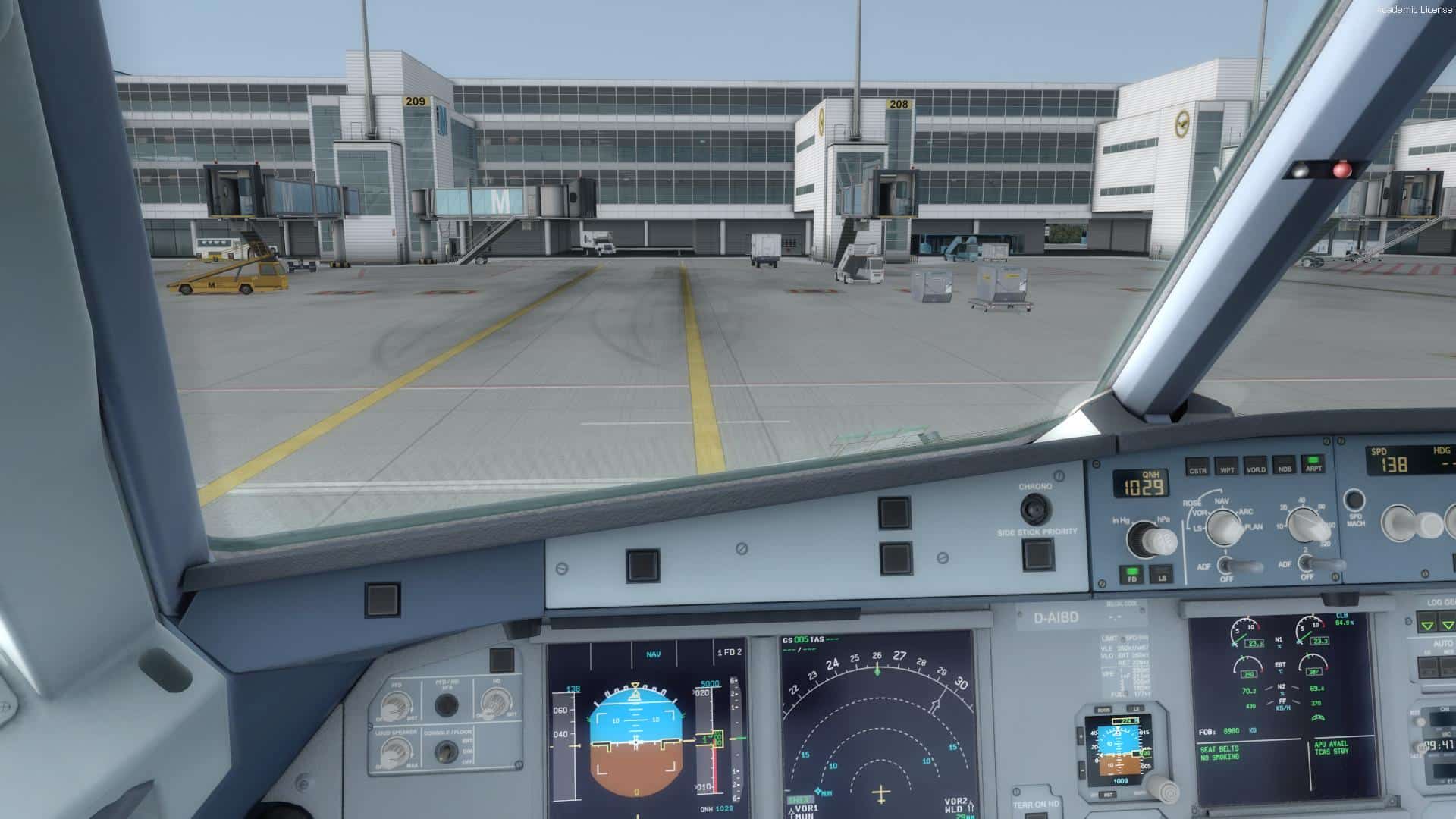Viewport: 1456px width, 819px height.
Task: Click the PFD brightness knob
Action: [395, 708]
